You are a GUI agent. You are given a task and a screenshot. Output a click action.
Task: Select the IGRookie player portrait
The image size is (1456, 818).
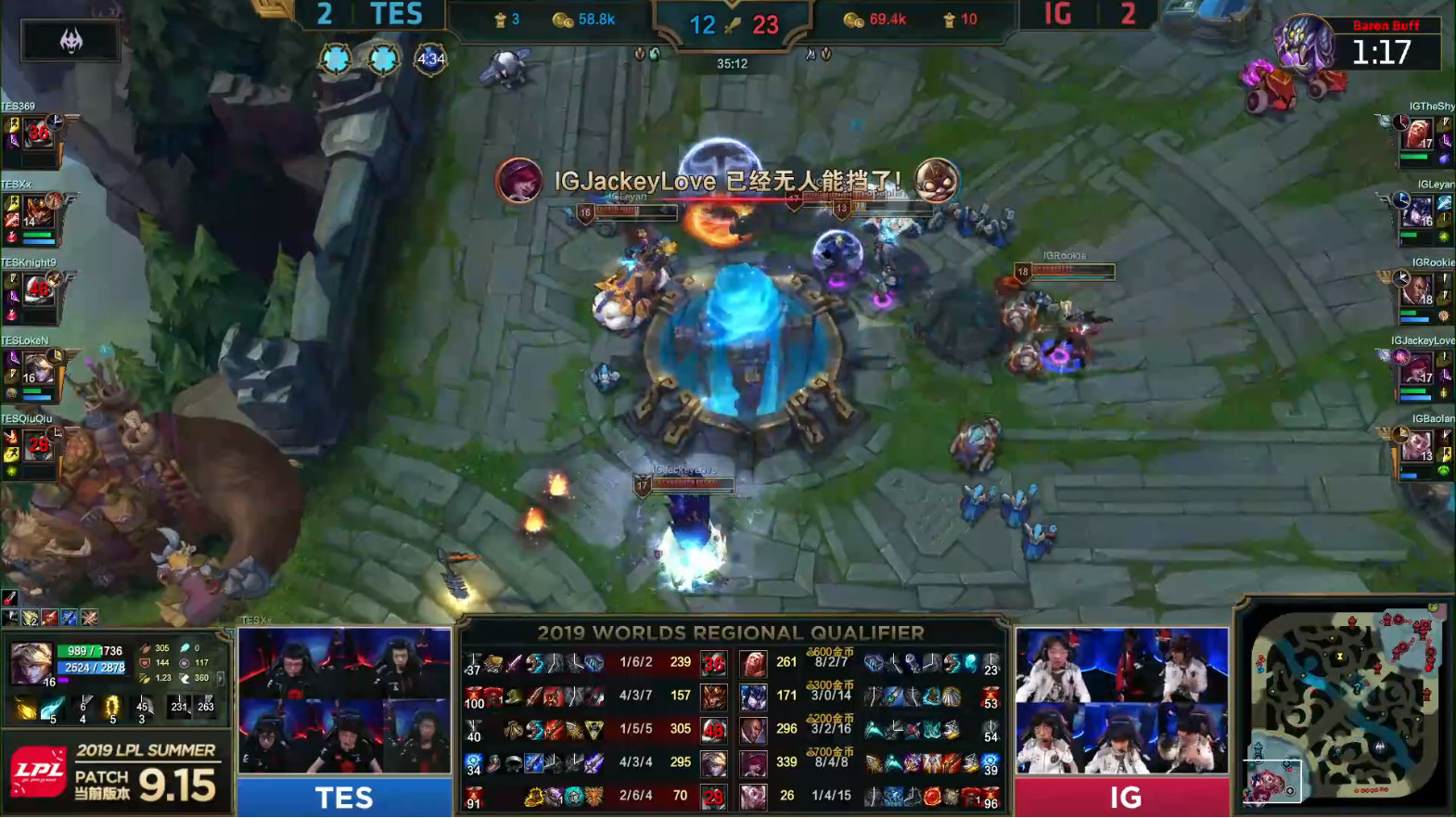pyautogui.click(x=1418, y=290)
